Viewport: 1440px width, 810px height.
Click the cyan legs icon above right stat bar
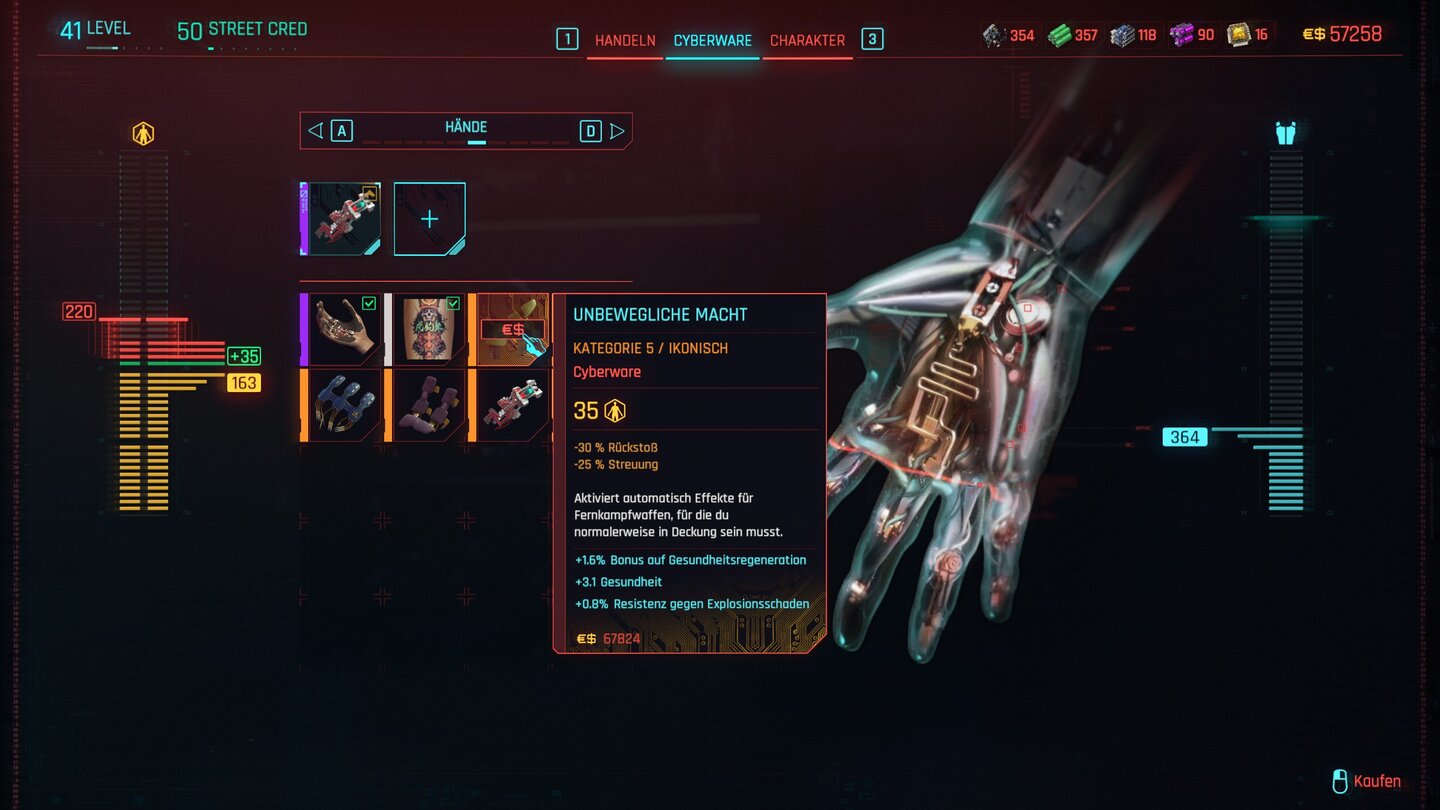click(1286, 131)
